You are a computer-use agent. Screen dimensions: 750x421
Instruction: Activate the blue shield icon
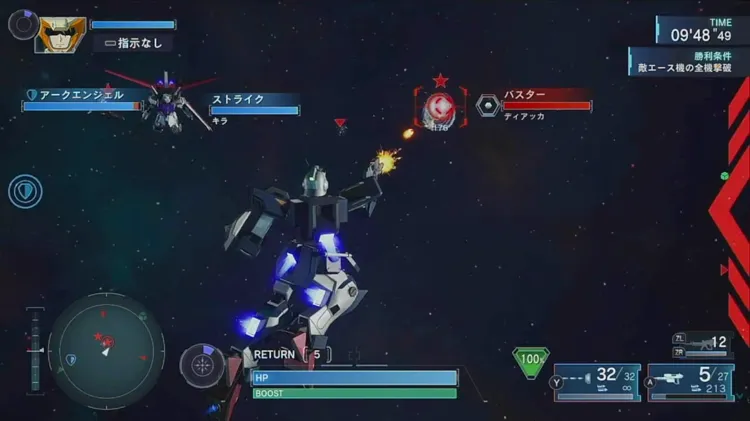[x=25, y=191]
